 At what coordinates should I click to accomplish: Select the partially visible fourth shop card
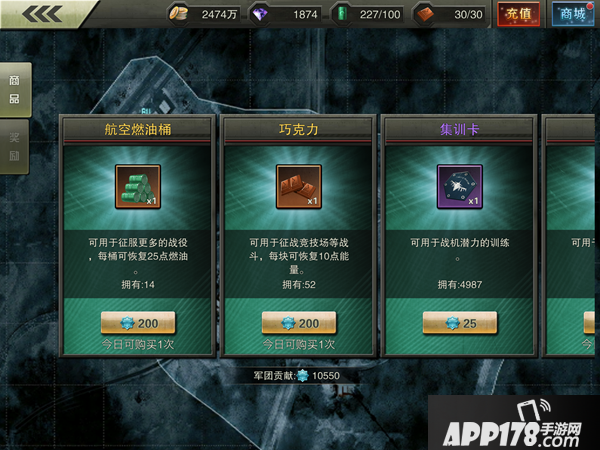coord(572,235)
